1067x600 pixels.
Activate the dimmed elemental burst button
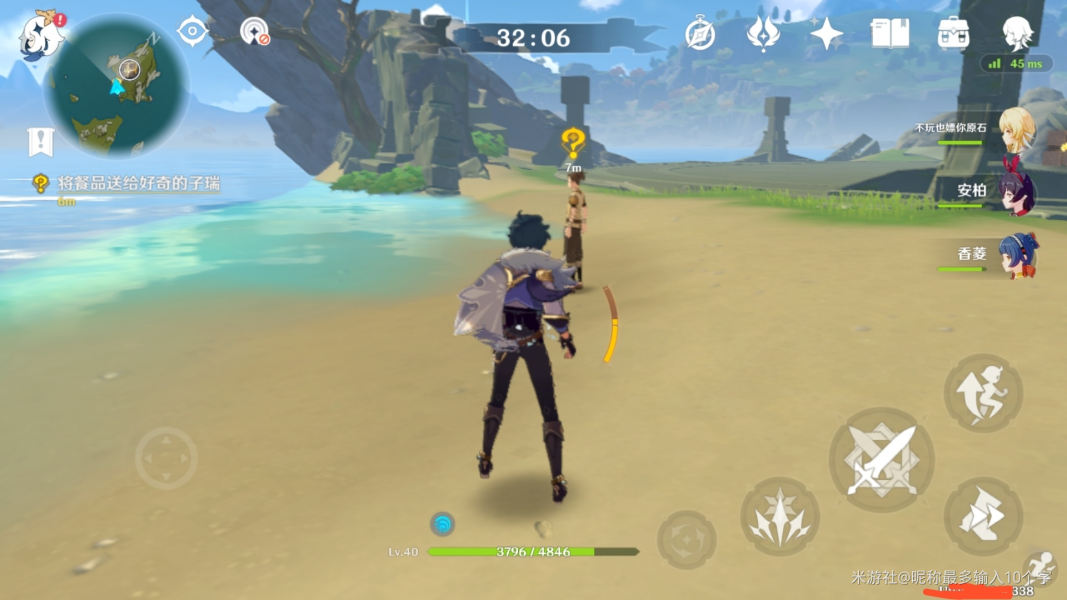tap(686, 540)
